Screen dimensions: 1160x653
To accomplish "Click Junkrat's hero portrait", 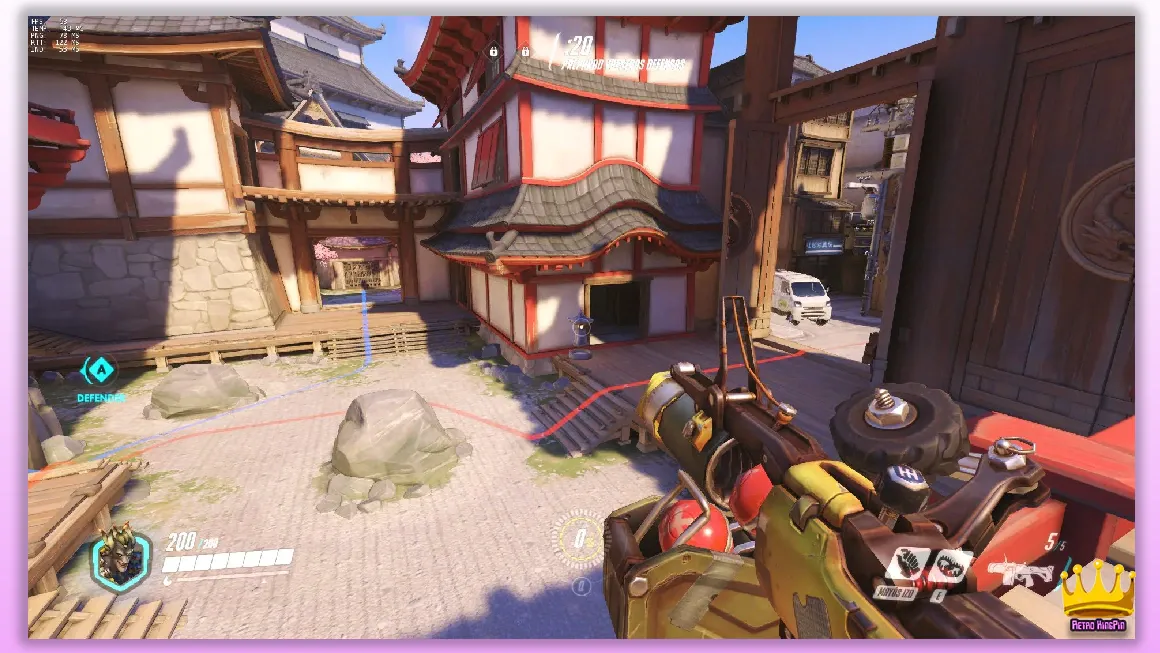I will point(121,560).
